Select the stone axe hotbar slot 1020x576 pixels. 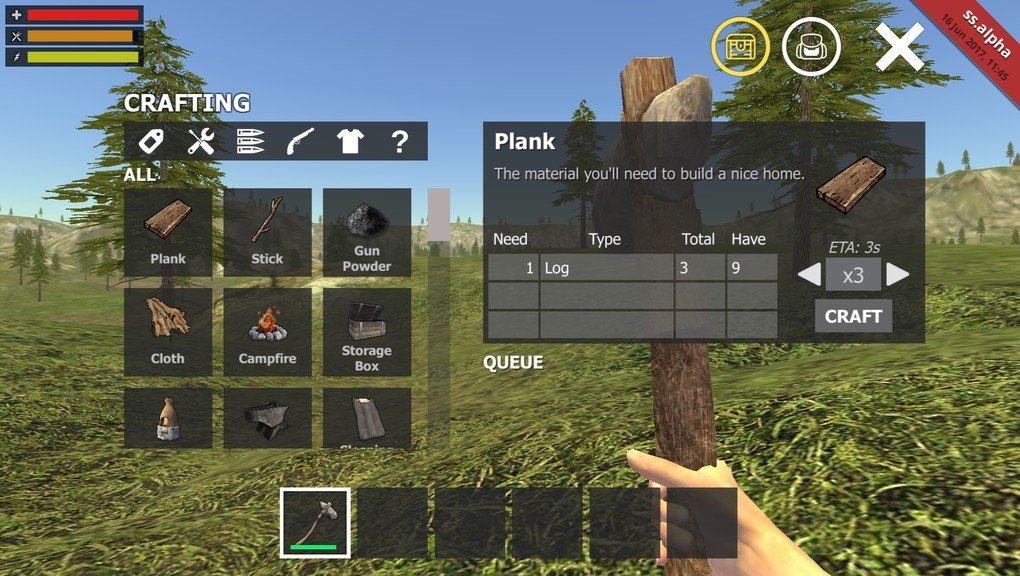pyautogui.click(x=315, y=522)
